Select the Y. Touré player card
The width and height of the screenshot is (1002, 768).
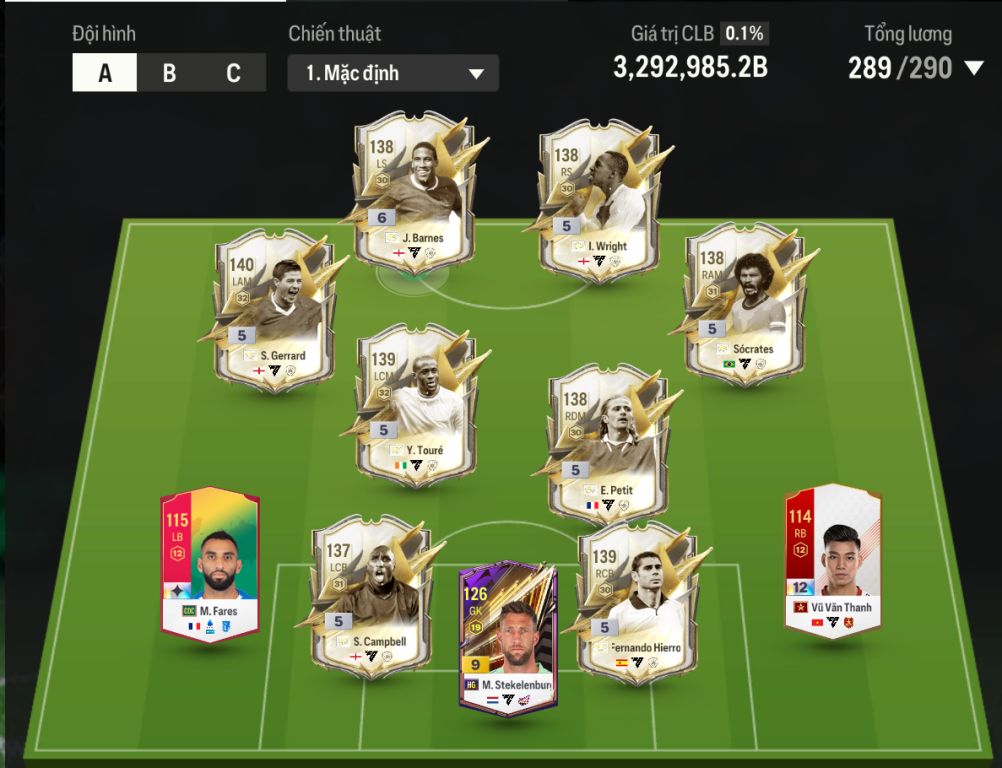tap(416, 404)
